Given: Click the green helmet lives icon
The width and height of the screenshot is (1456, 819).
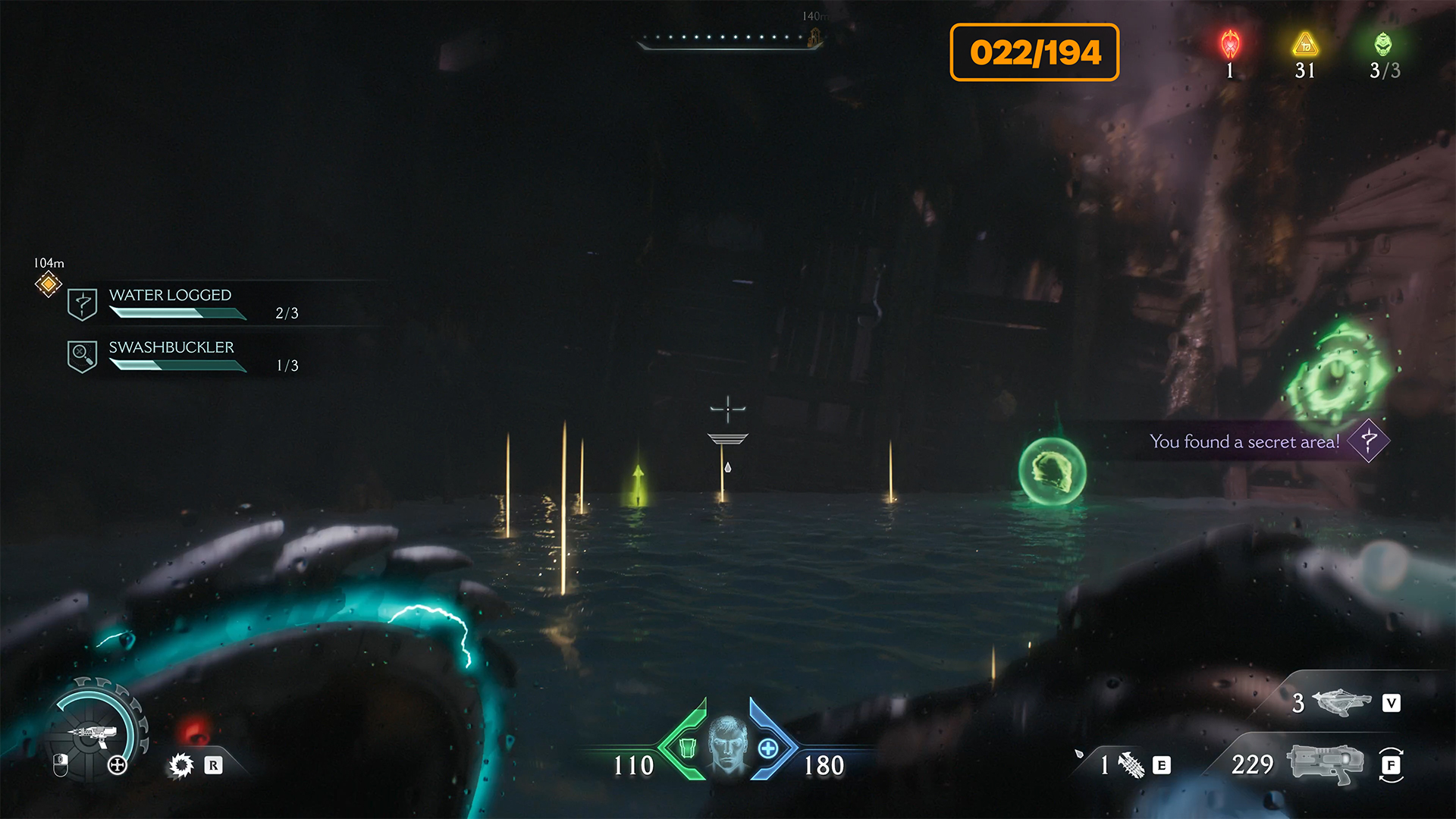Looking at the screenshot, I should [1383, 45].
